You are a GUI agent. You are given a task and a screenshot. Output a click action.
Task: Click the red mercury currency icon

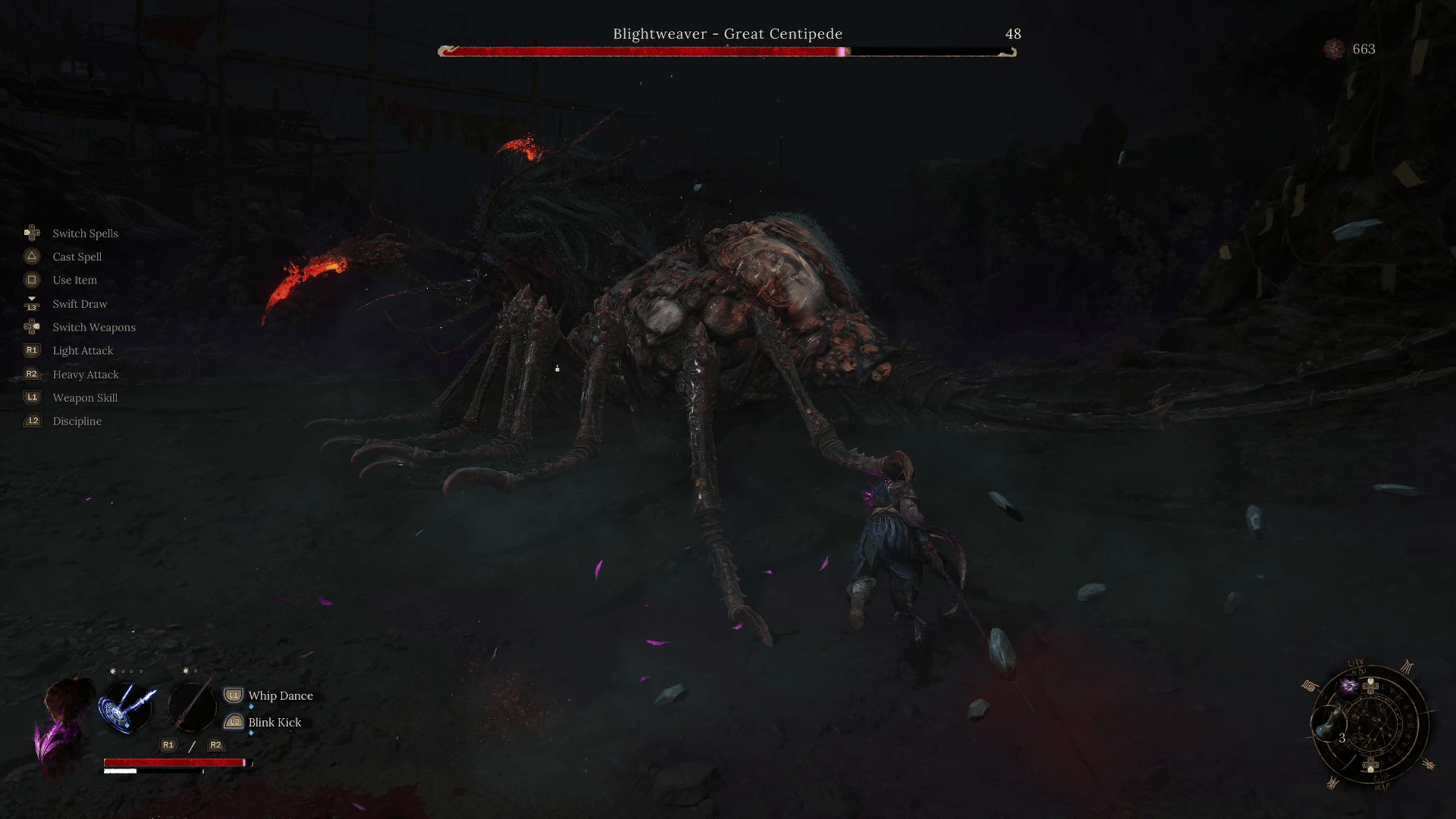[1334, 49]
